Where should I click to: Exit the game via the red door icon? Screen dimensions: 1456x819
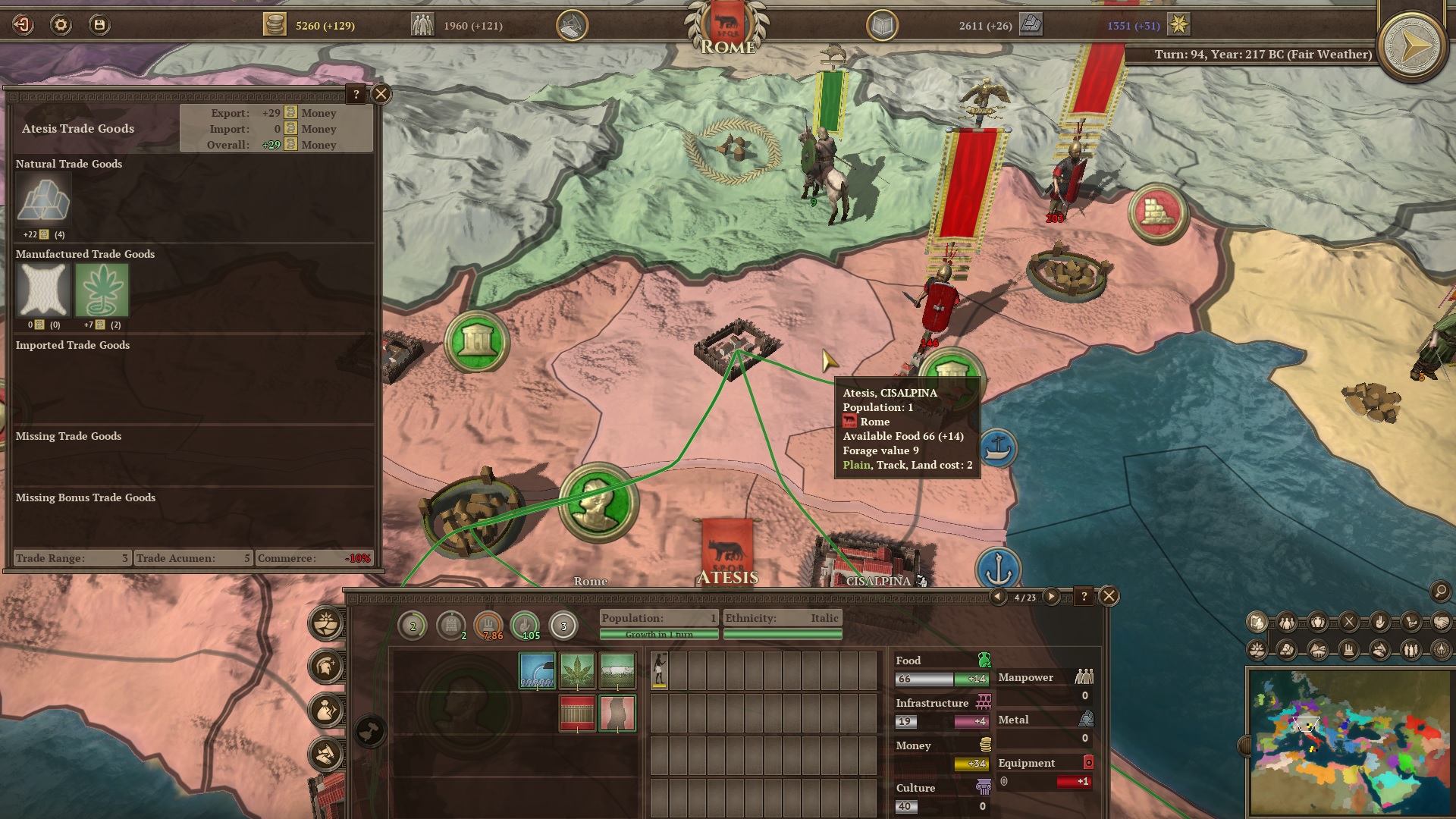(x=23, y=25)
